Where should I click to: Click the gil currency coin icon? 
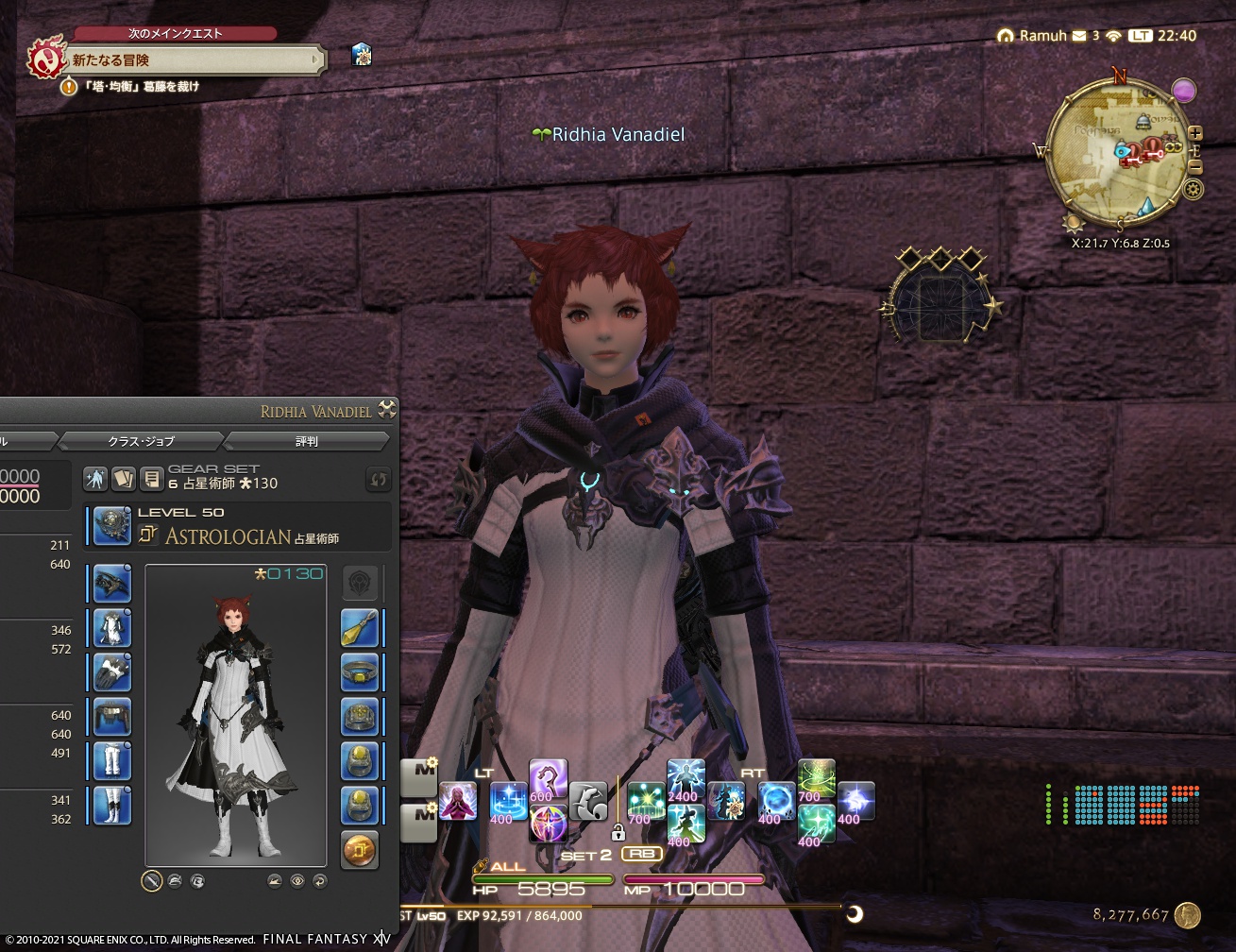point(1188,915)
